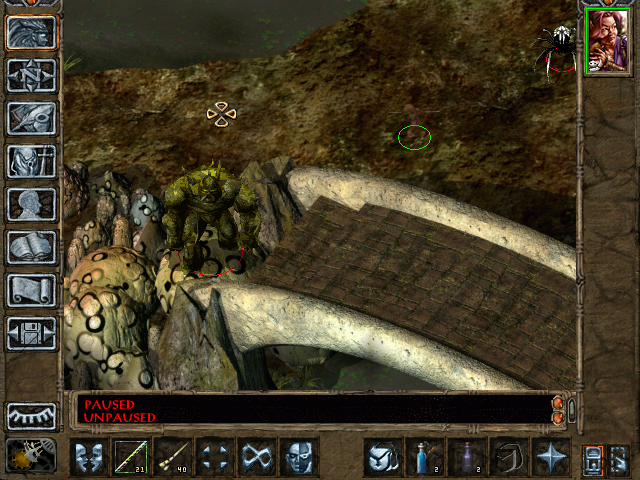Use the purple potion quick slot

click(467, 457)
